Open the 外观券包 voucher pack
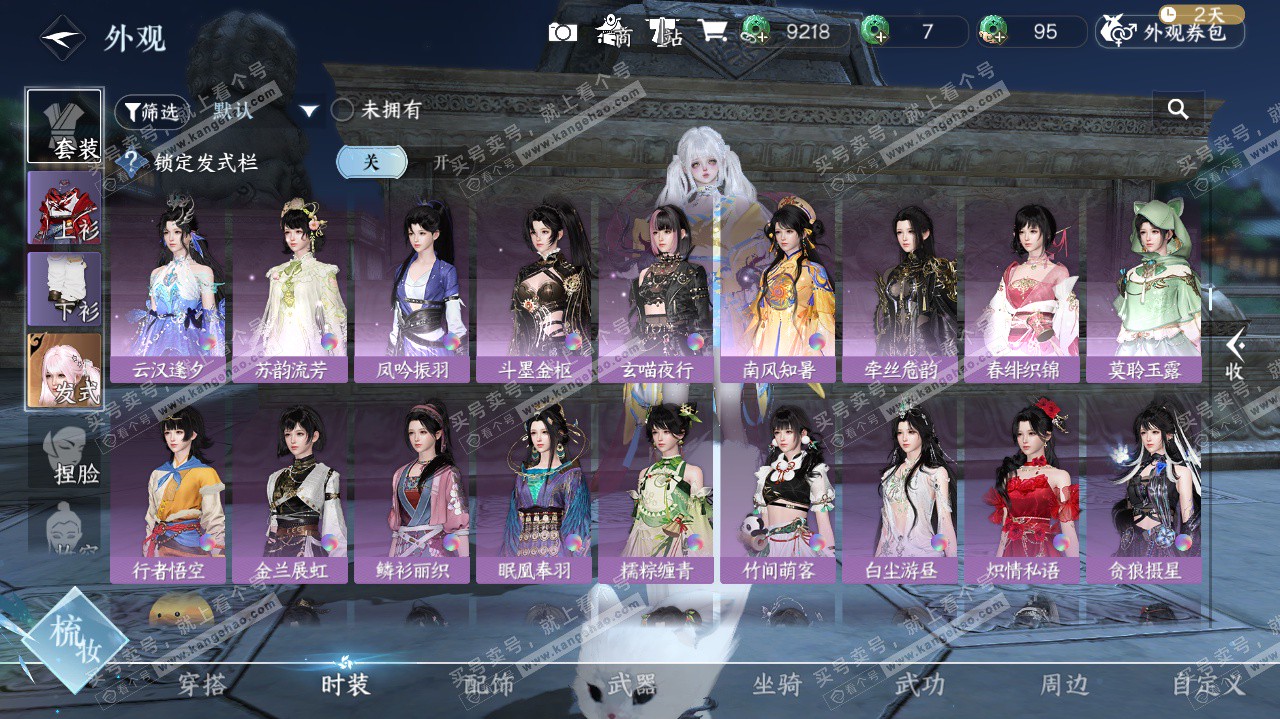This screenshot has width=1280, height=719. [x=1170, y=32]
